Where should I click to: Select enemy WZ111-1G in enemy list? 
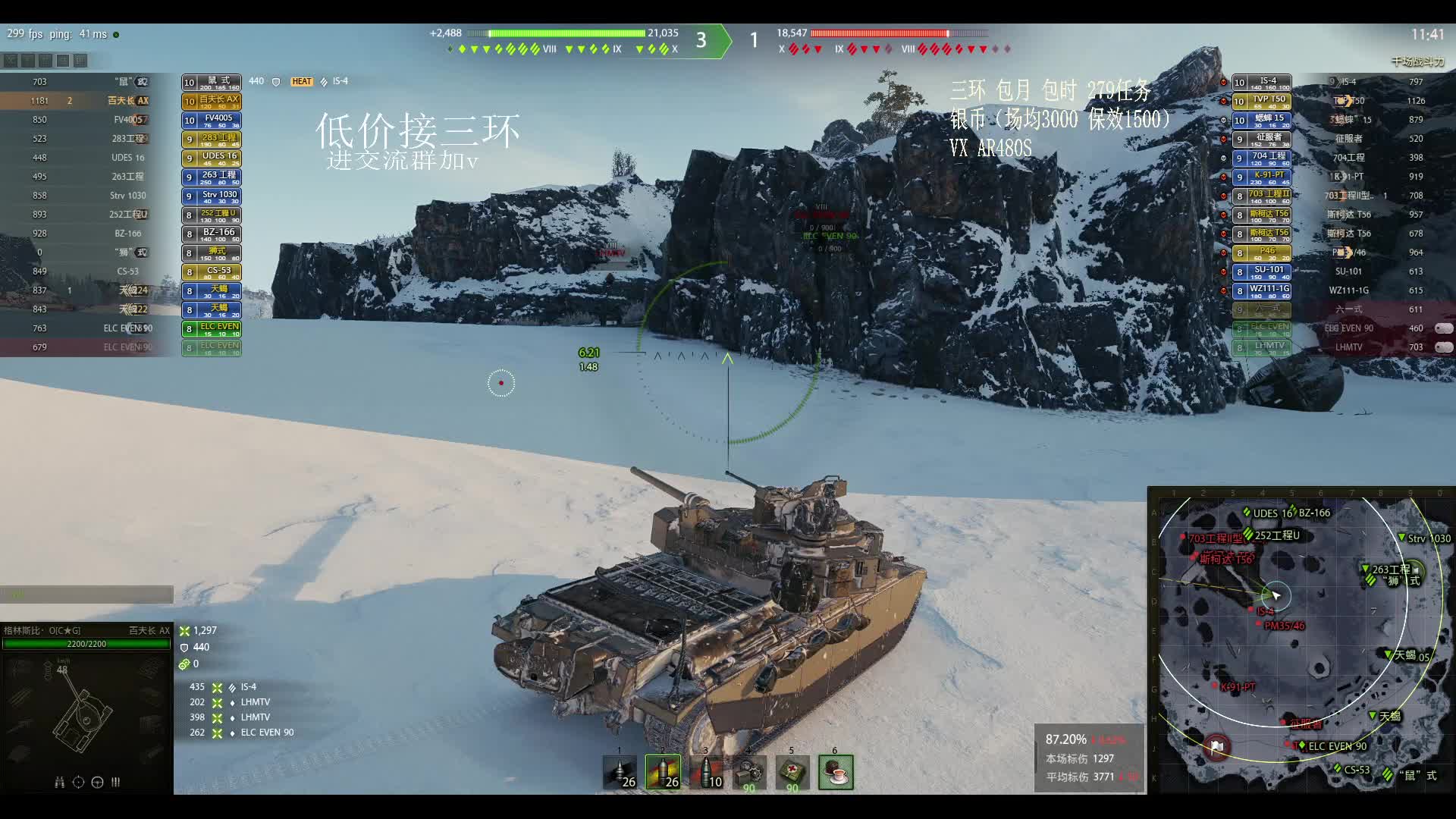pyautogui.click(x=1349, y=290)
